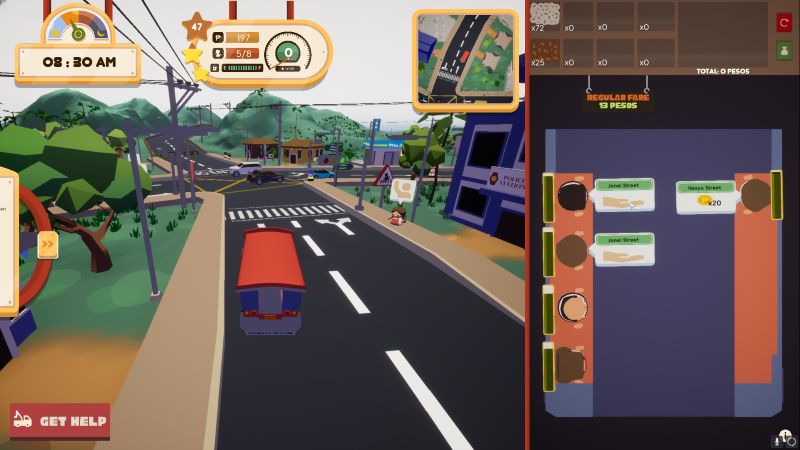
Task: Open the minimap showing the road
Action: 466,60
